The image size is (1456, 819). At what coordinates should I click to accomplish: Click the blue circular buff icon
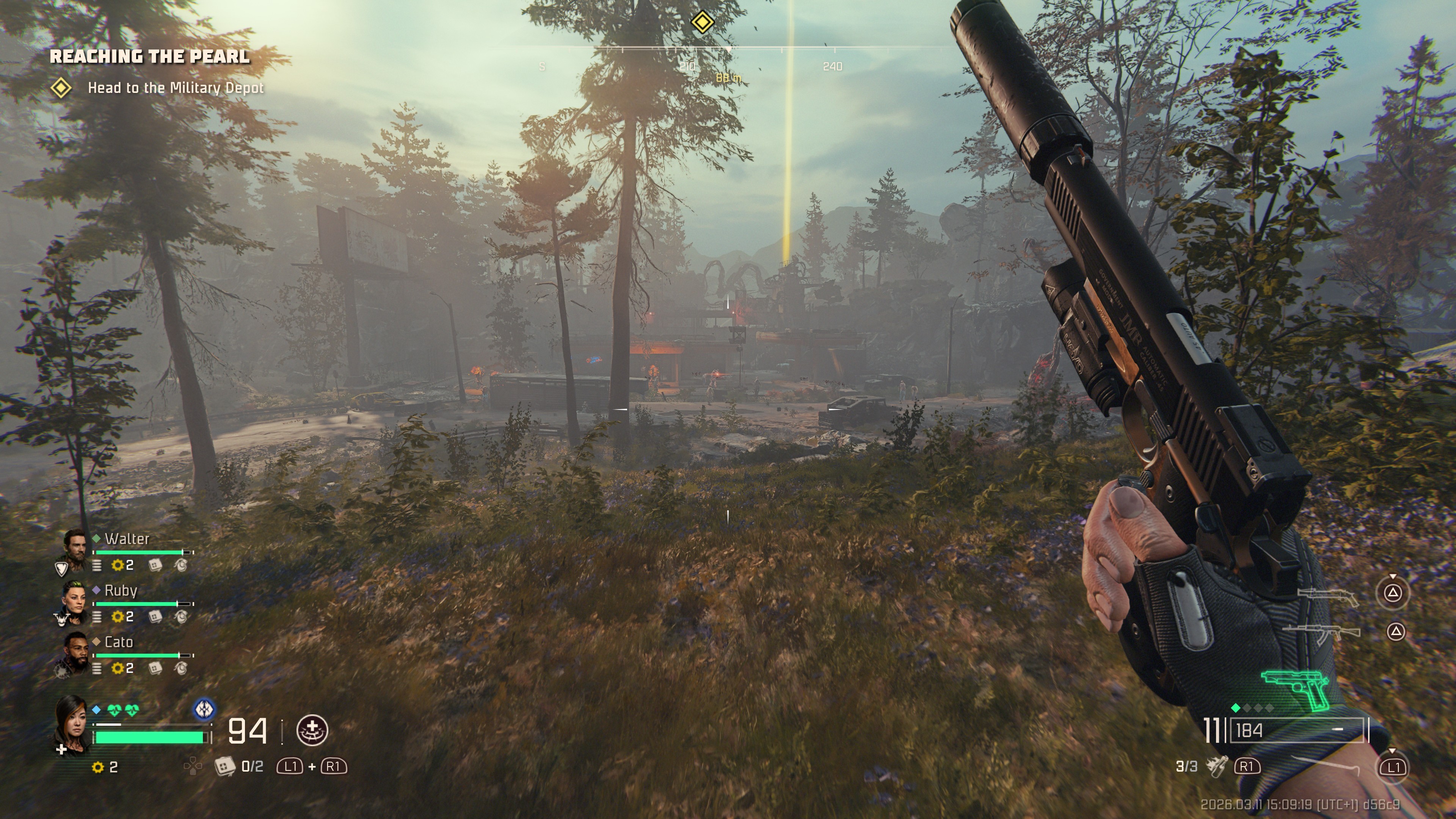[x=204, y=709]
